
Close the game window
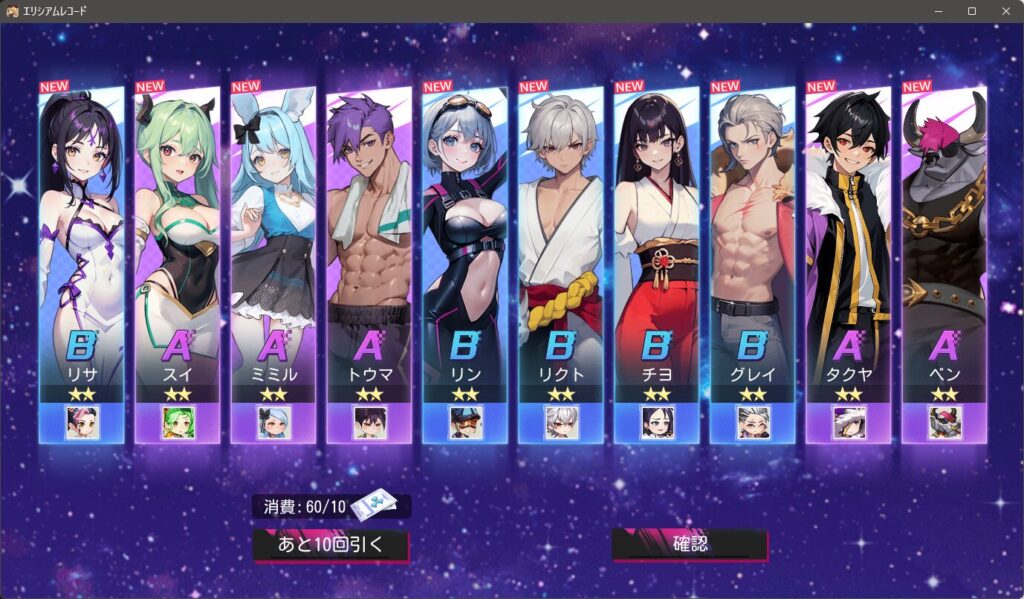click(1001, 11)
